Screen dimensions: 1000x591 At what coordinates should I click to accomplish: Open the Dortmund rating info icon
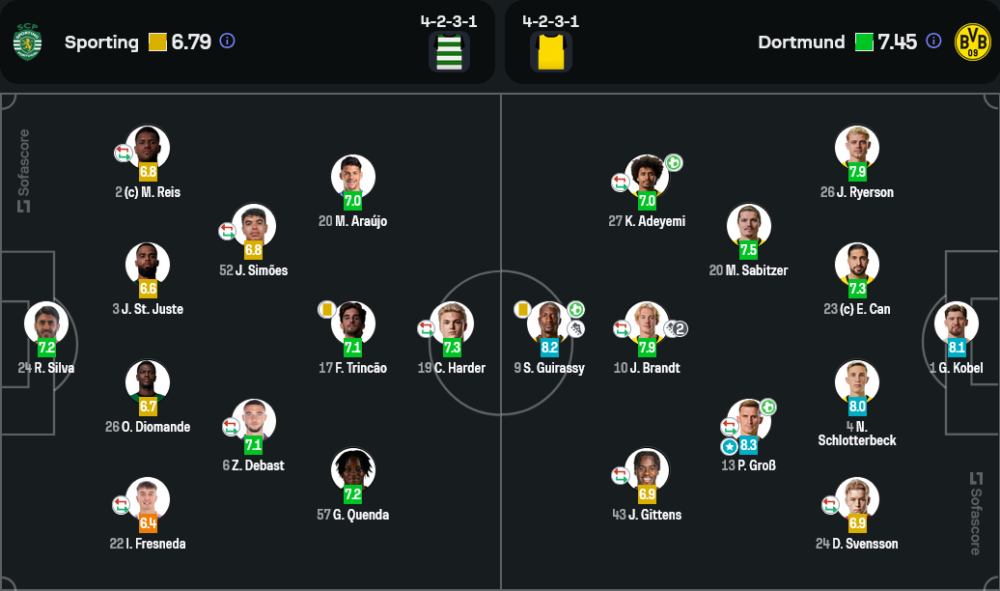pos(933,42)
